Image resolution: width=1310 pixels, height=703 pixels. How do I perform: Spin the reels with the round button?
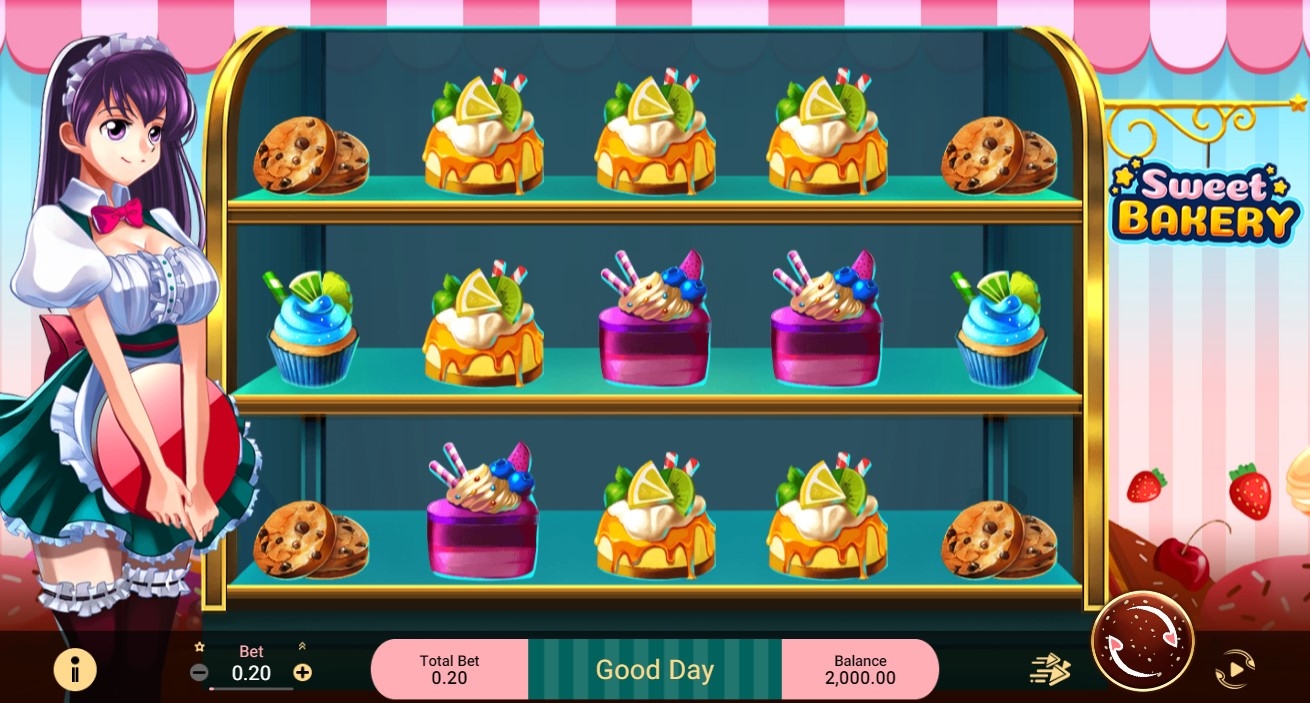[1142, 641]
